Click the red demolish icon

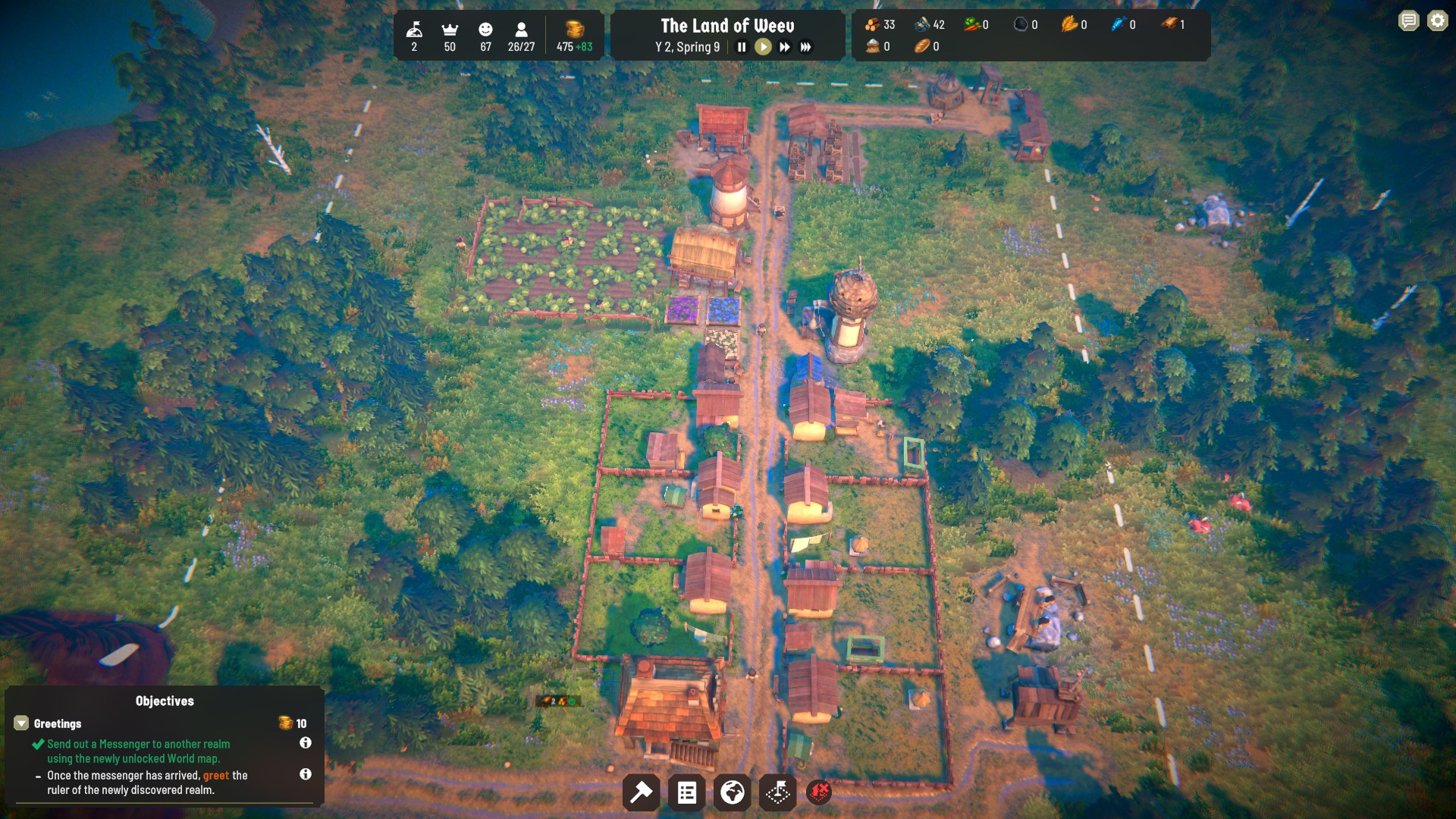pyautogui.click(x=819, y=793)
